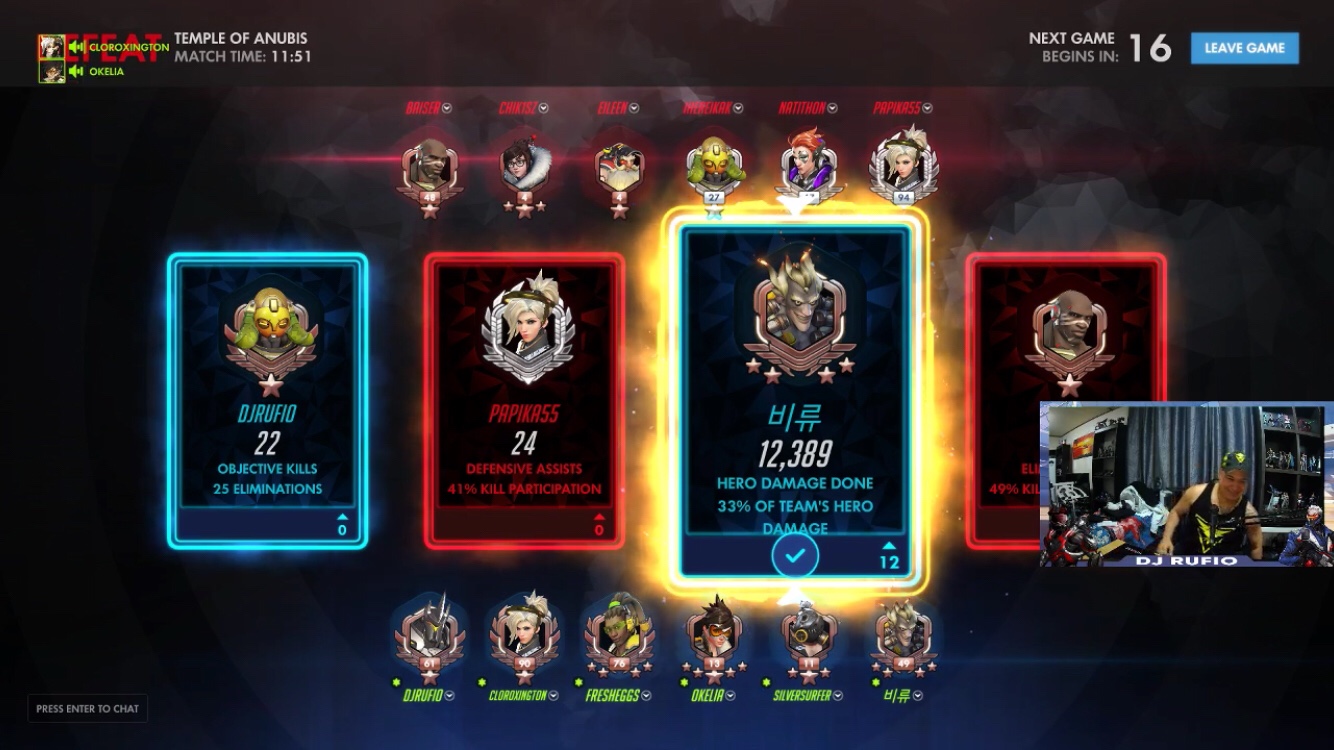Screen dimensions: 1334x750
Task: Select the hero damage done card
Action: [x=795, y=400]
